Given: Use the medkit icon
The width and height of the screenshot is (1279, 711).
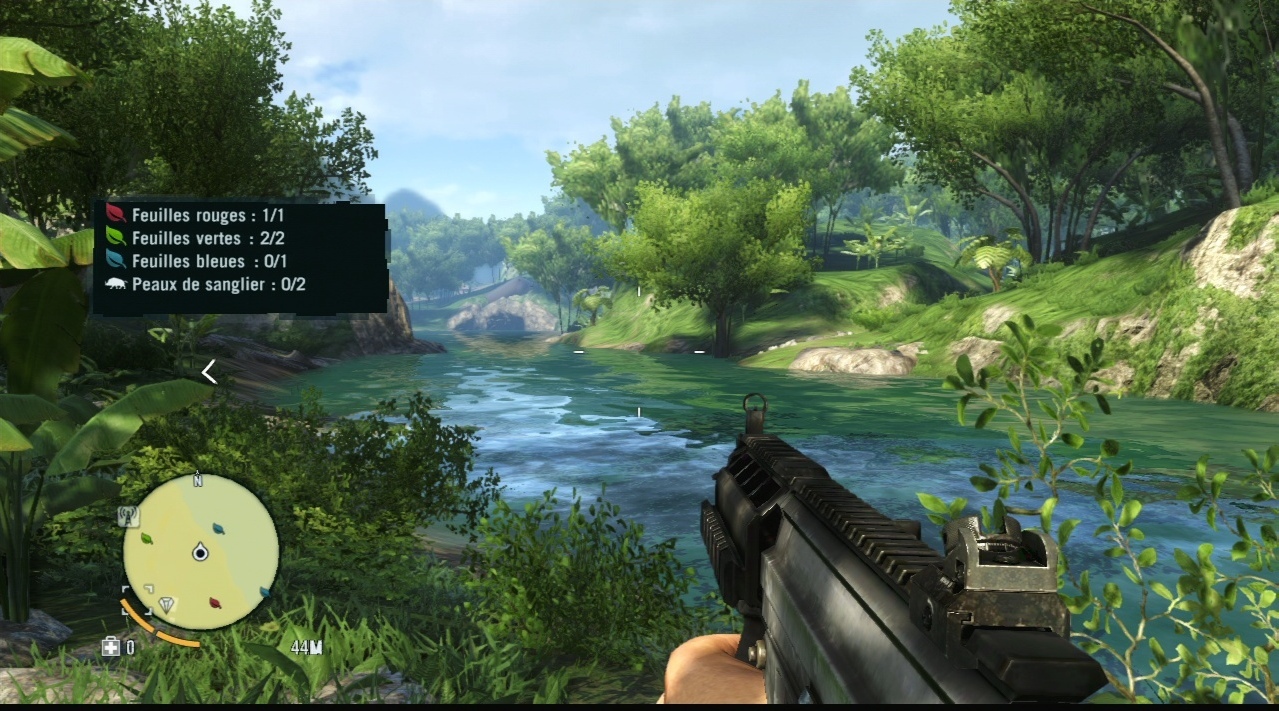Looking at the screenshot, I should (x=111, y=647).
